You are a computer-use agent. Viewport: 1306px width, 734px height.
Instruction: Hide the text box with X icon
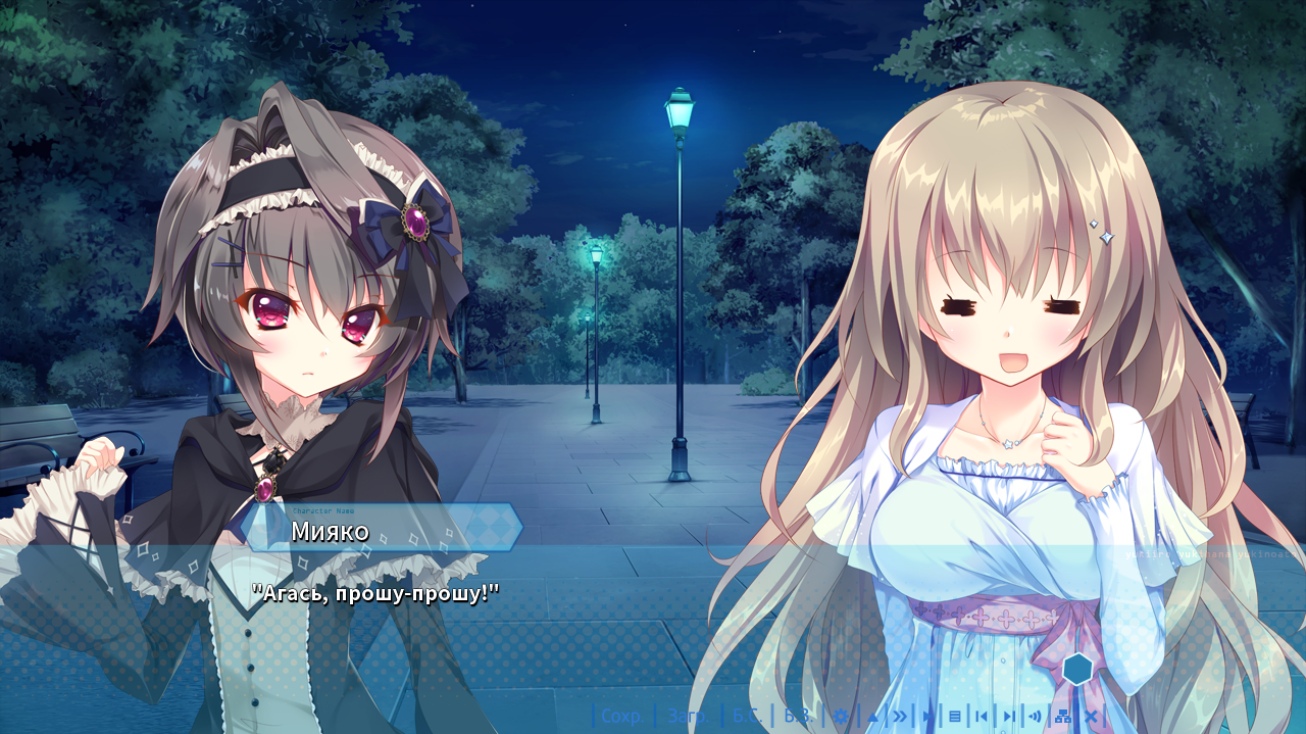click(x=1091, y=716)
